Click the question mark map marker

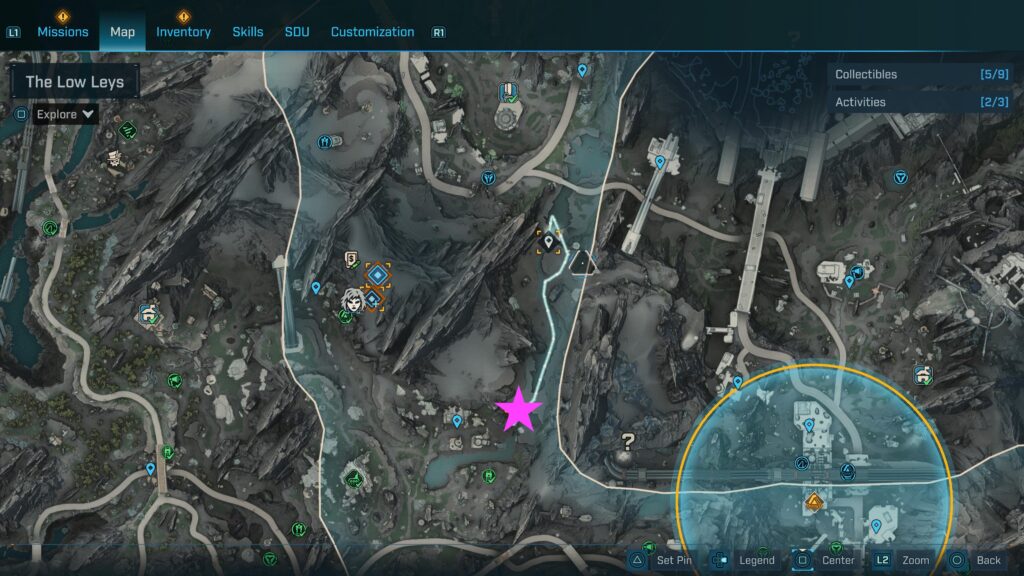tap(628, 439)
